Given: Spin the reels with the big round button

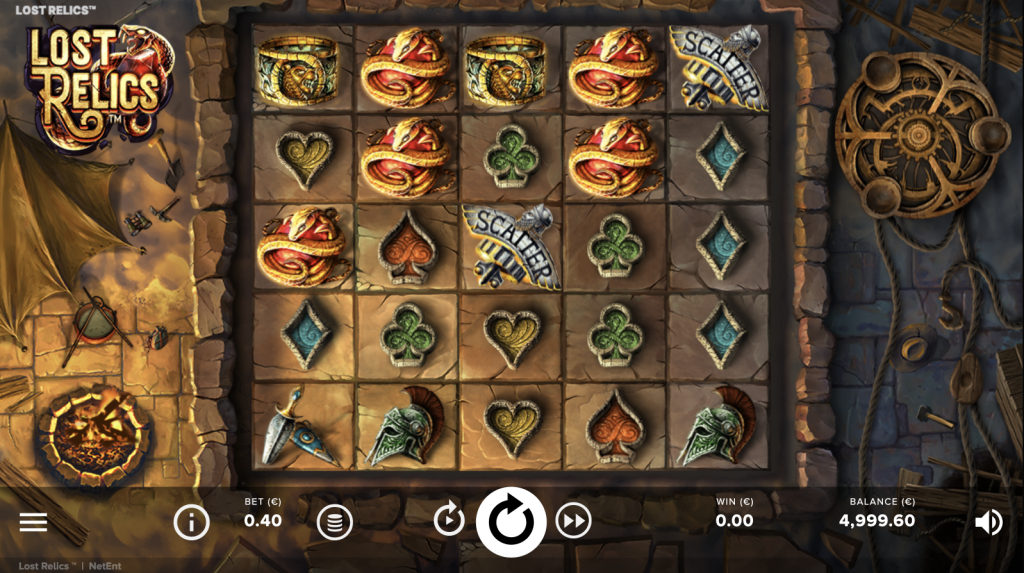Looking at the screenshot, I should [511, 521].
